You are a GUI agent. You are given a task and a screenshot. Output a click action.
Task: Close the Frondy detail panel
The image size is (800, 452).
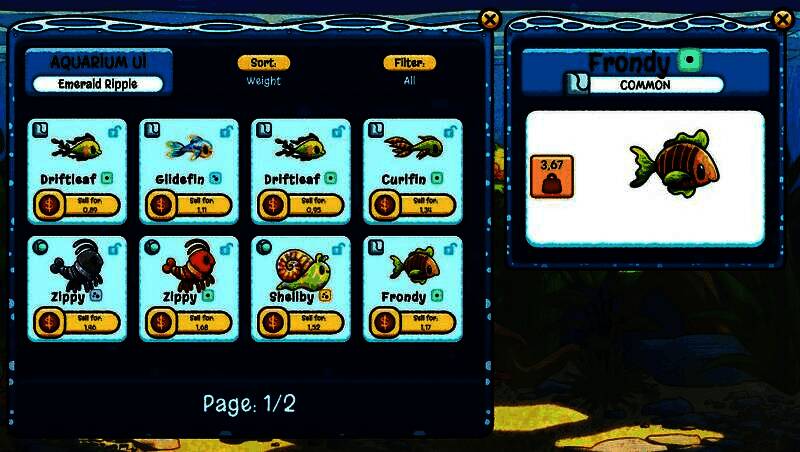[782, 18]
